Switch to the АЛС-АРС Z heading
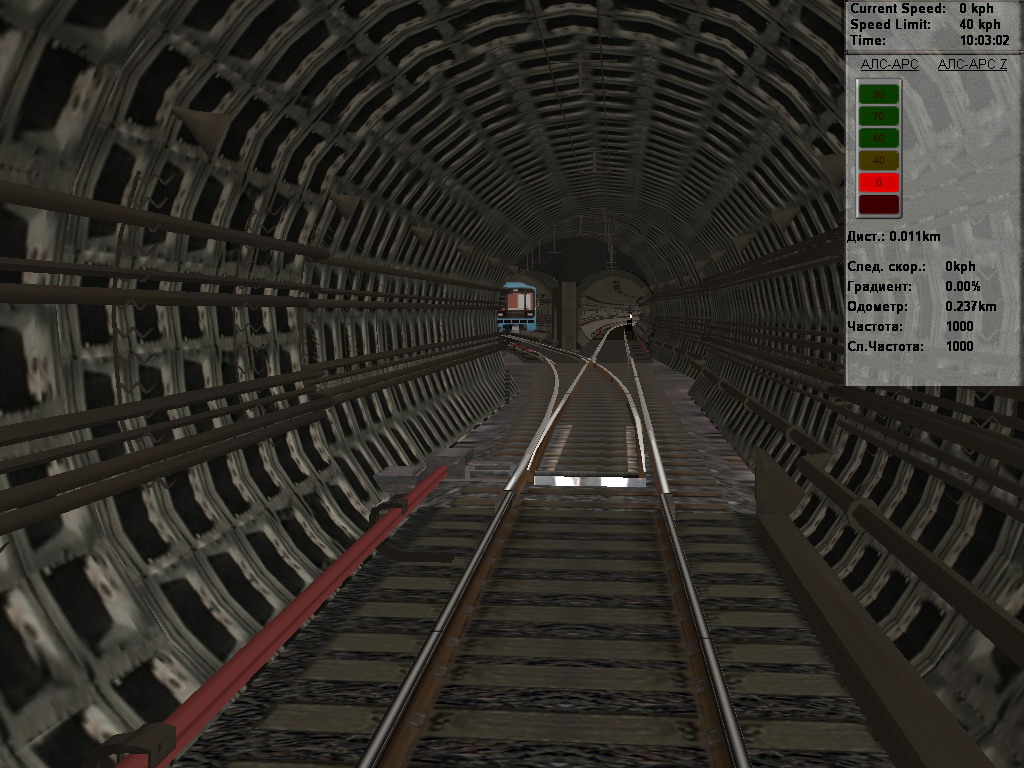 tap(972, 64)
